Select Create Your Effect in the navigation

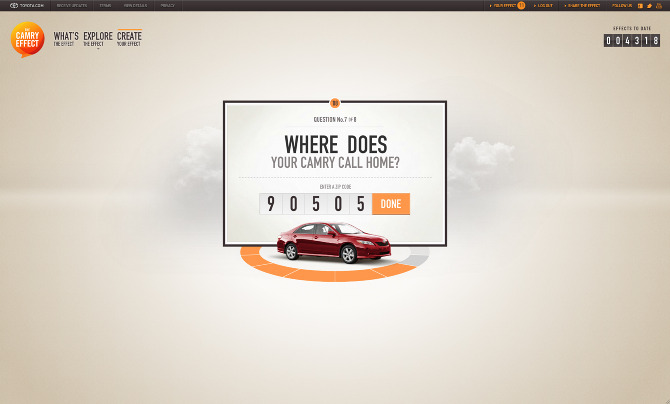(x=129, y=39)
